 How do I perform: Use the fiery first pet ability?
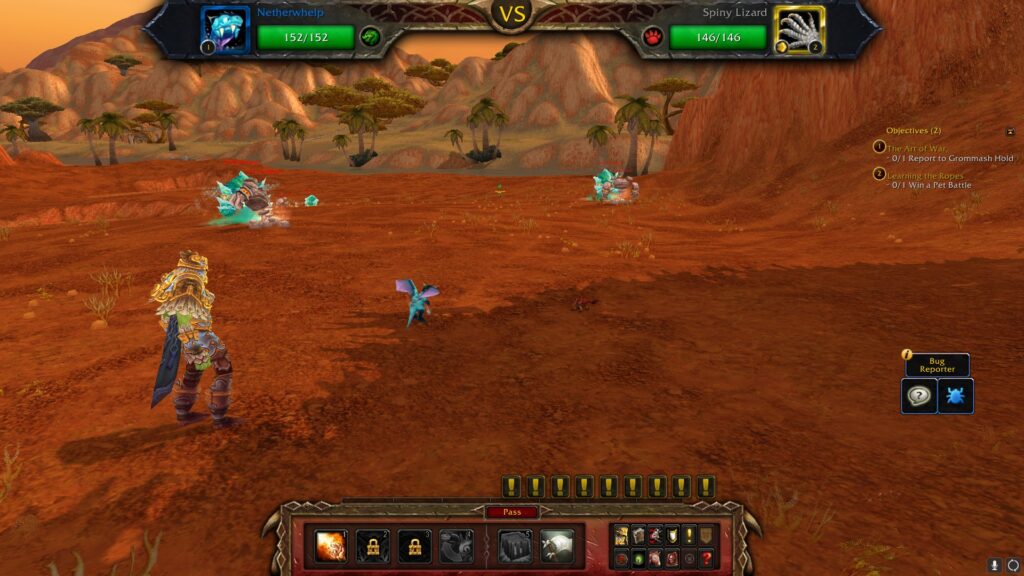pyautogui.click(x=331, y=546)
